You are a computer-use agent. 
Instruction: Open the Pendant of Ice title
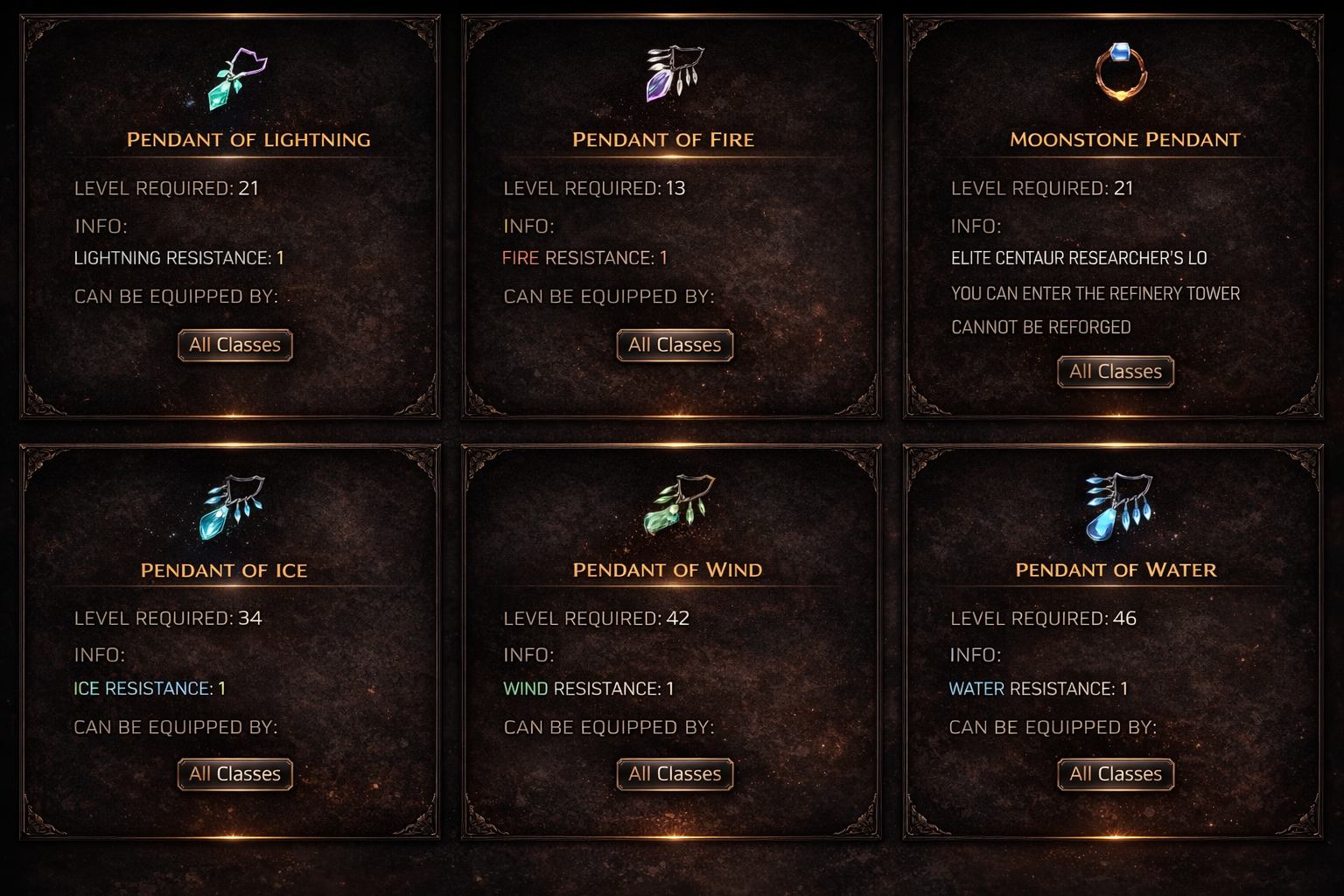pyautogui.click(x=224, y=570)
